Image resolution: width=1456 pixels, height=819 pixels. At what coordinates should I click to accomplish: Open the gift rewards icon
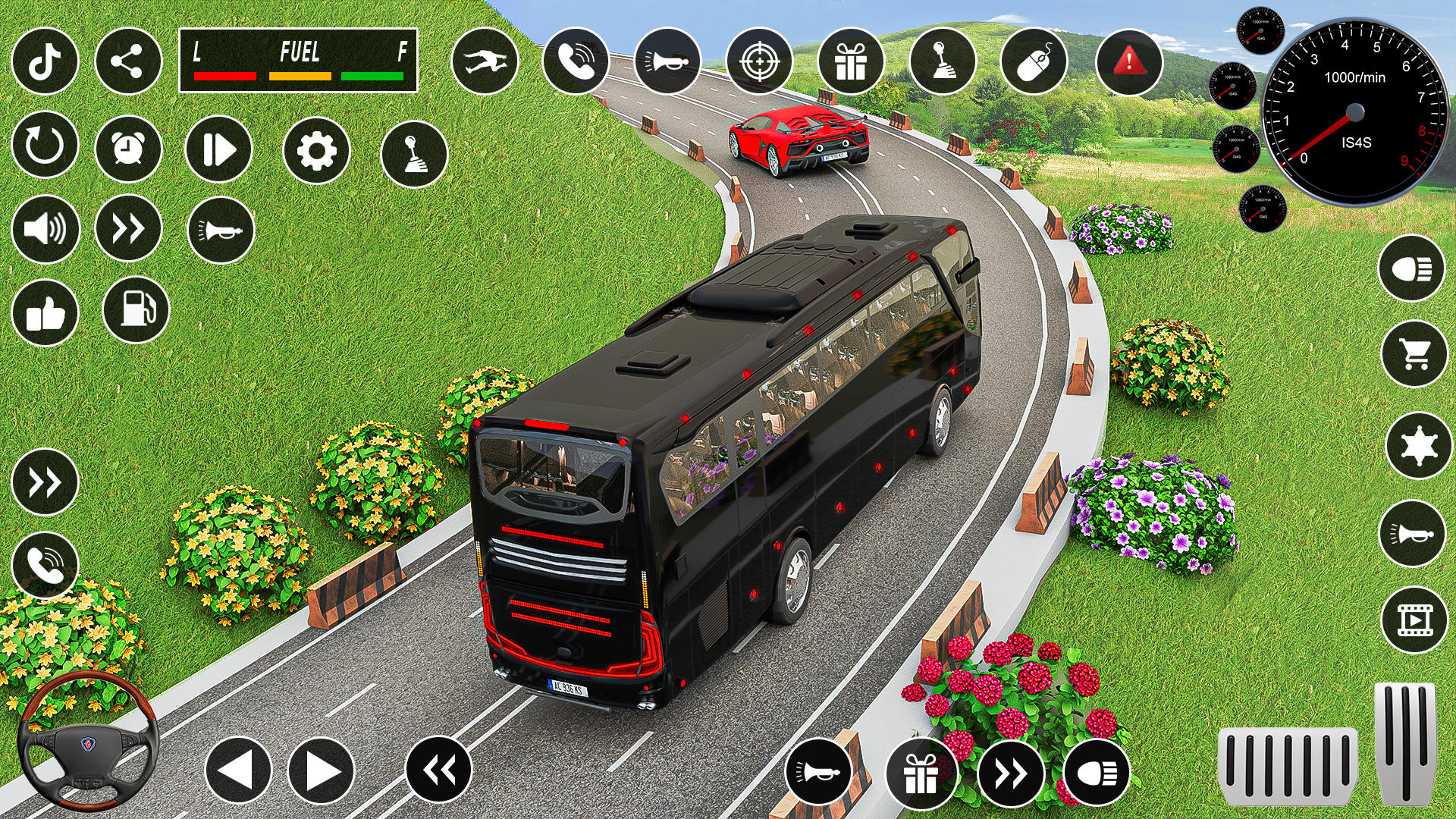[852, 62]
